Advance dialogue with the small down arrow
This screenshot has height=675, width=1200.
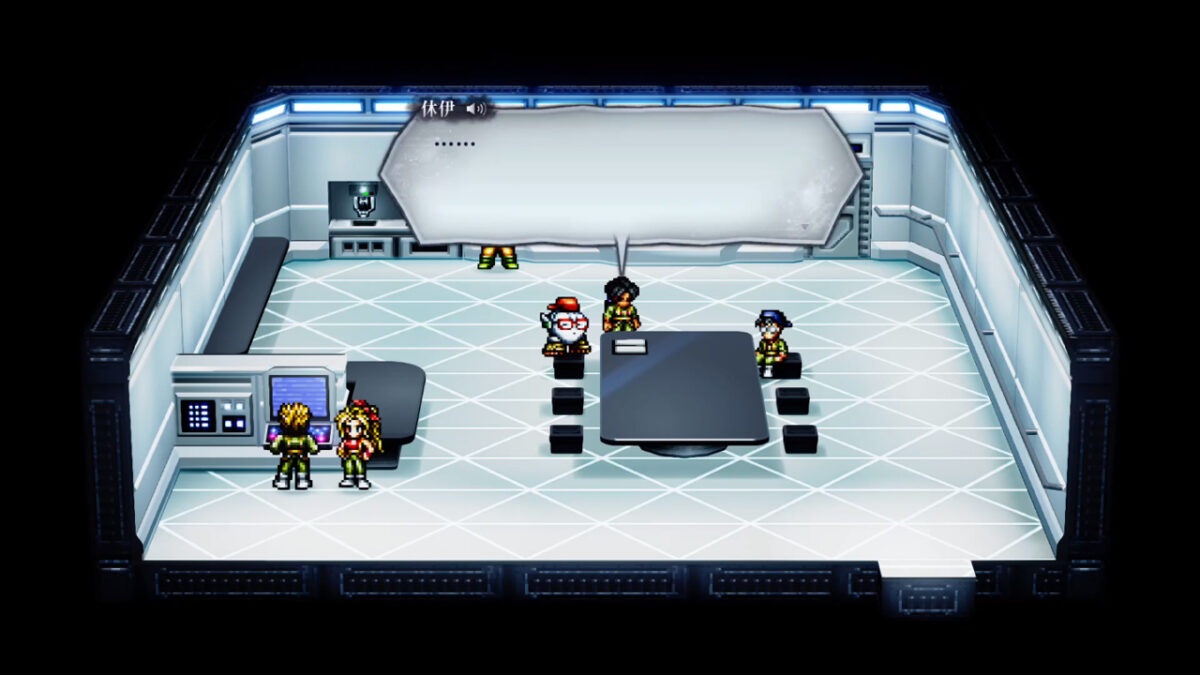[807, 227]
